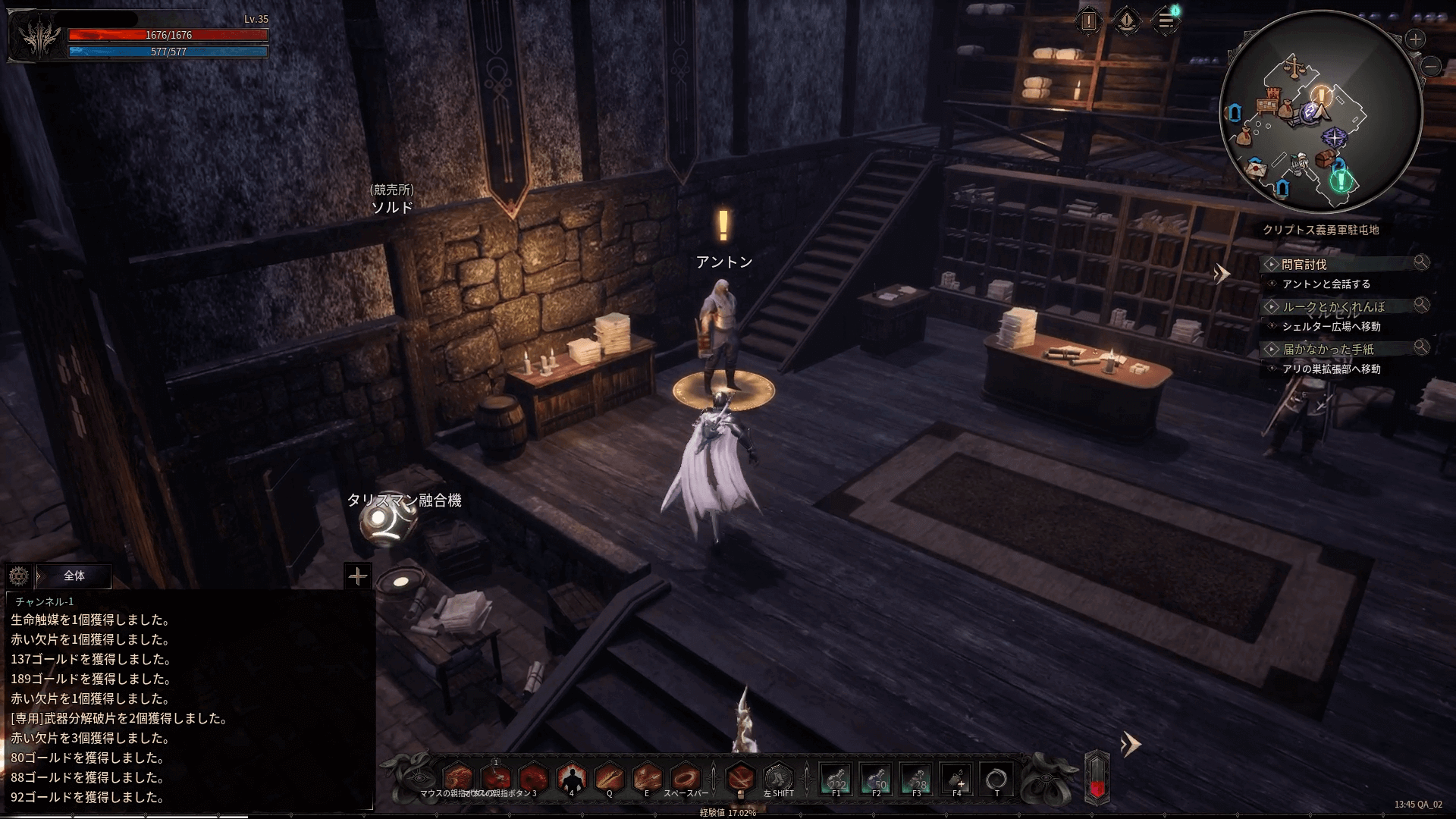1456x819 pixels.
Task: Open chat settings gear icon
Action: coord(19,576)
